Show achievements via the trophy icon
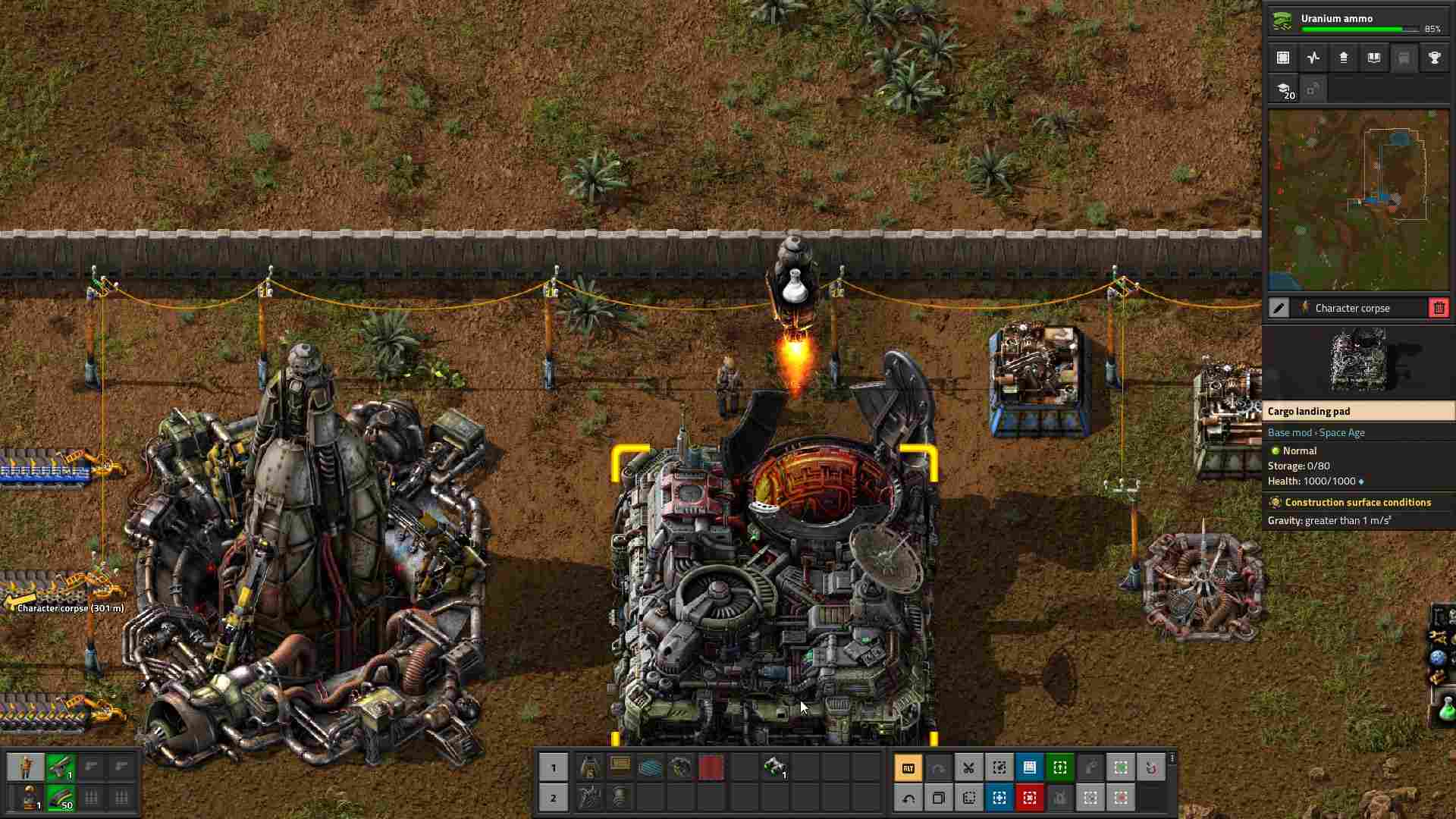 pyautogui.click(x=1435, y=58)
